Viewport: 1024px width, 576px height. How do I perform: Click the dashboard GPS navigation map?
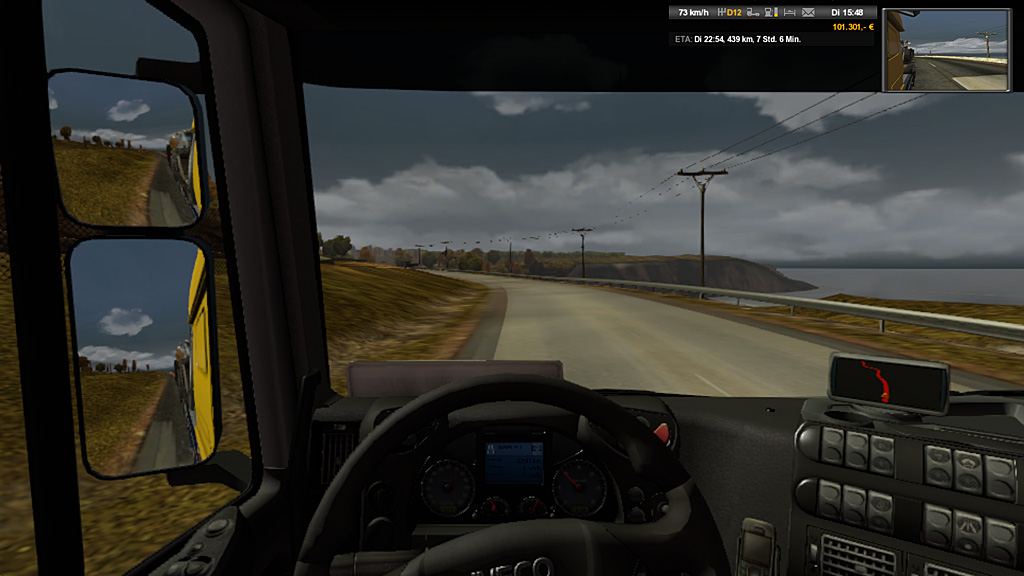click(889, 381)
